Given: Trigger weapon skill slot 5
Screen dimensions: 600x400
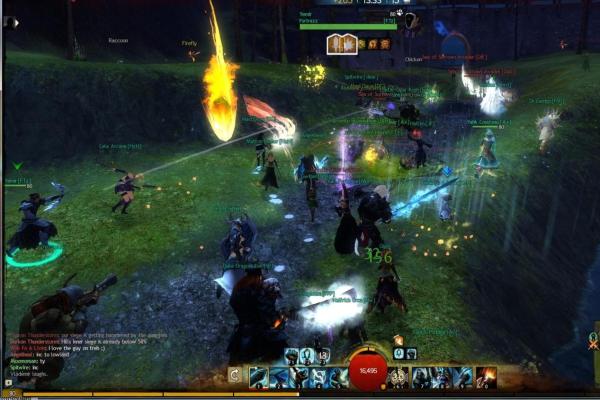Looking at the screenshot, I should coord(337,377).
